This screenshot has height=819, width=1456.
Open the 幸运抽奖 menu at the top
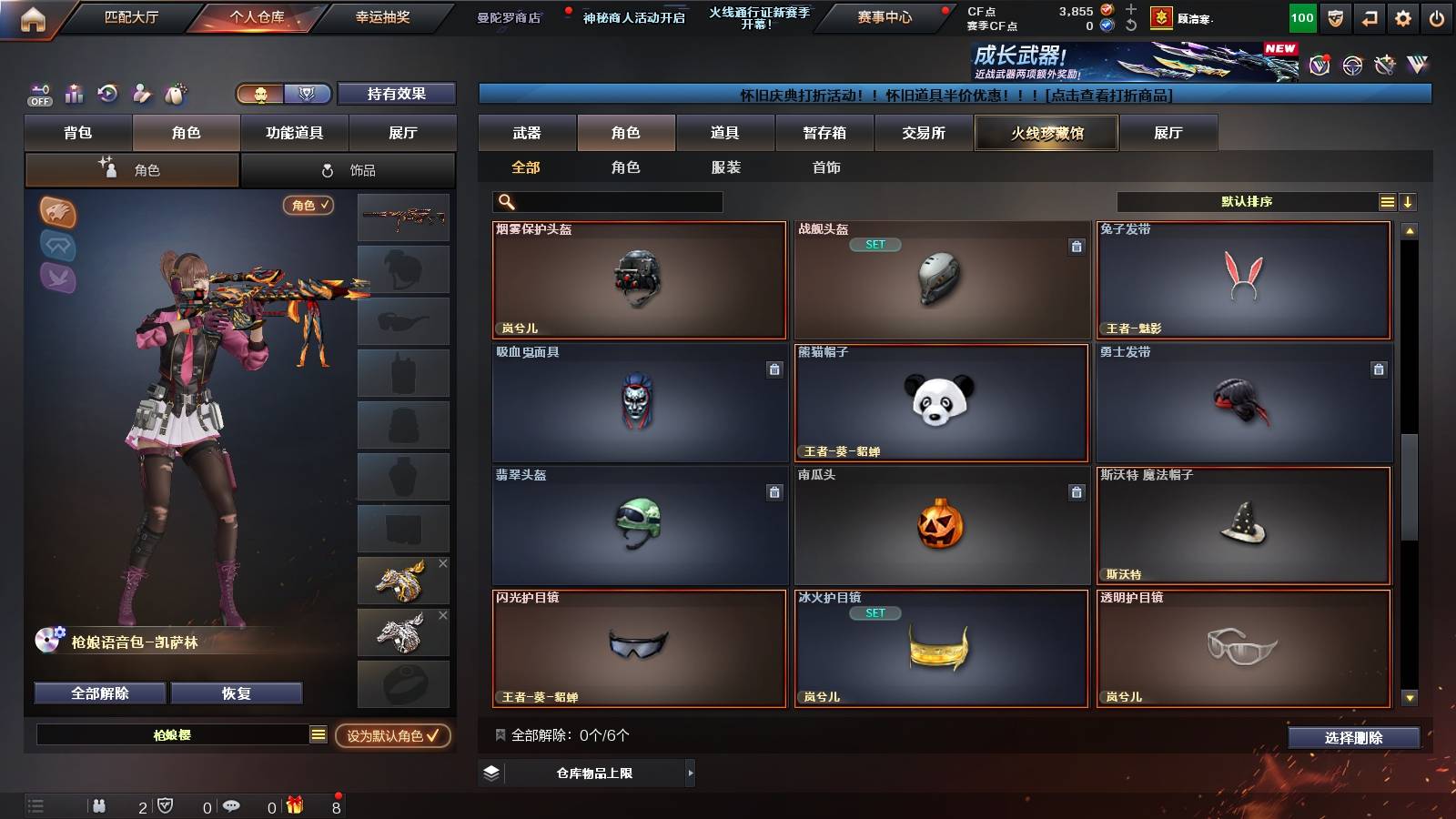point(380,18)
